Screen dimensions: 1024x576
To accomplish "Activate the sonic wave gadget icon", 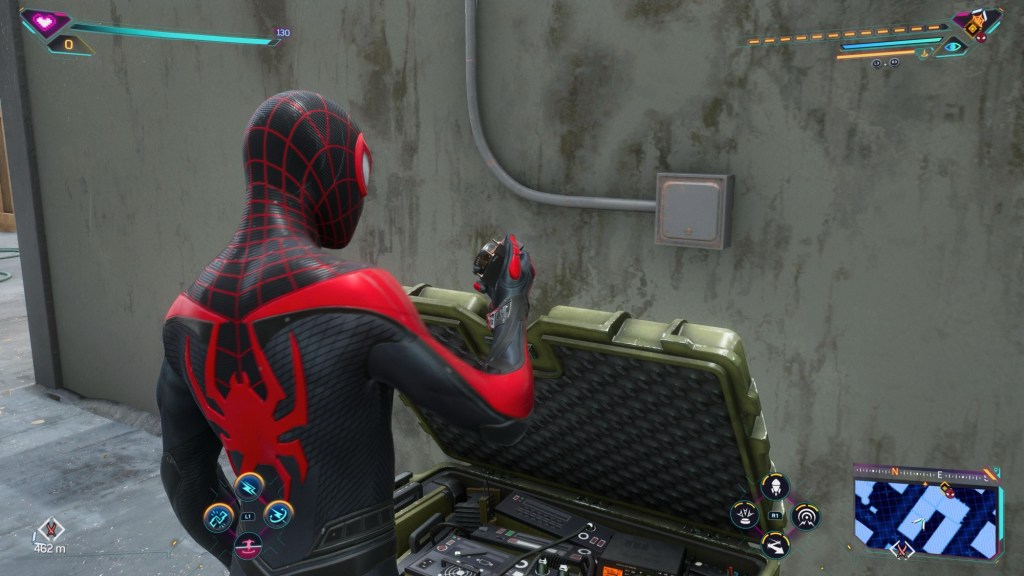I will tap(805, 516).
